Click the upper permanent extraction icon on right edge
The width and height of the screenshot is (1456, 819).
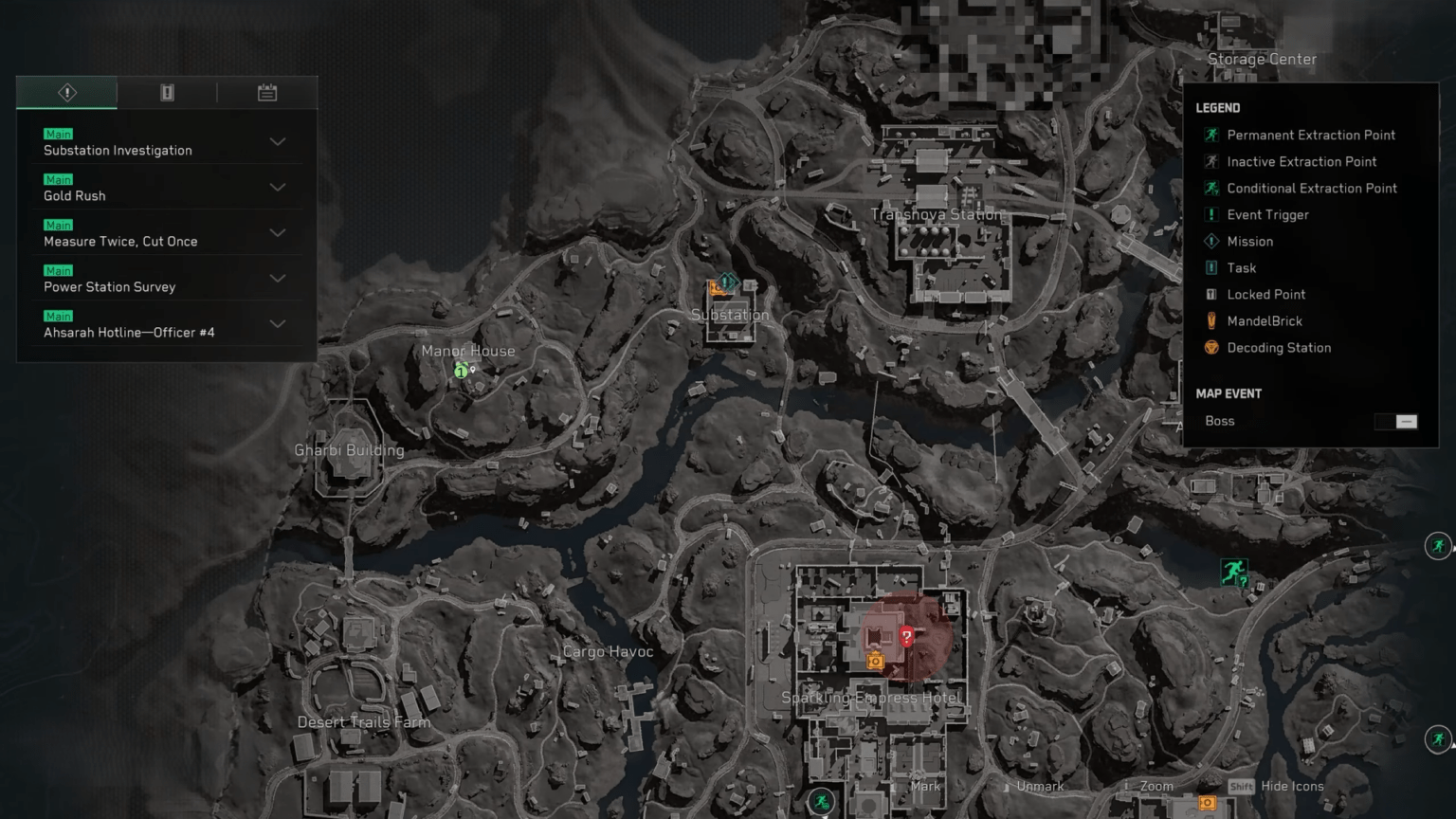point(1437,545)
